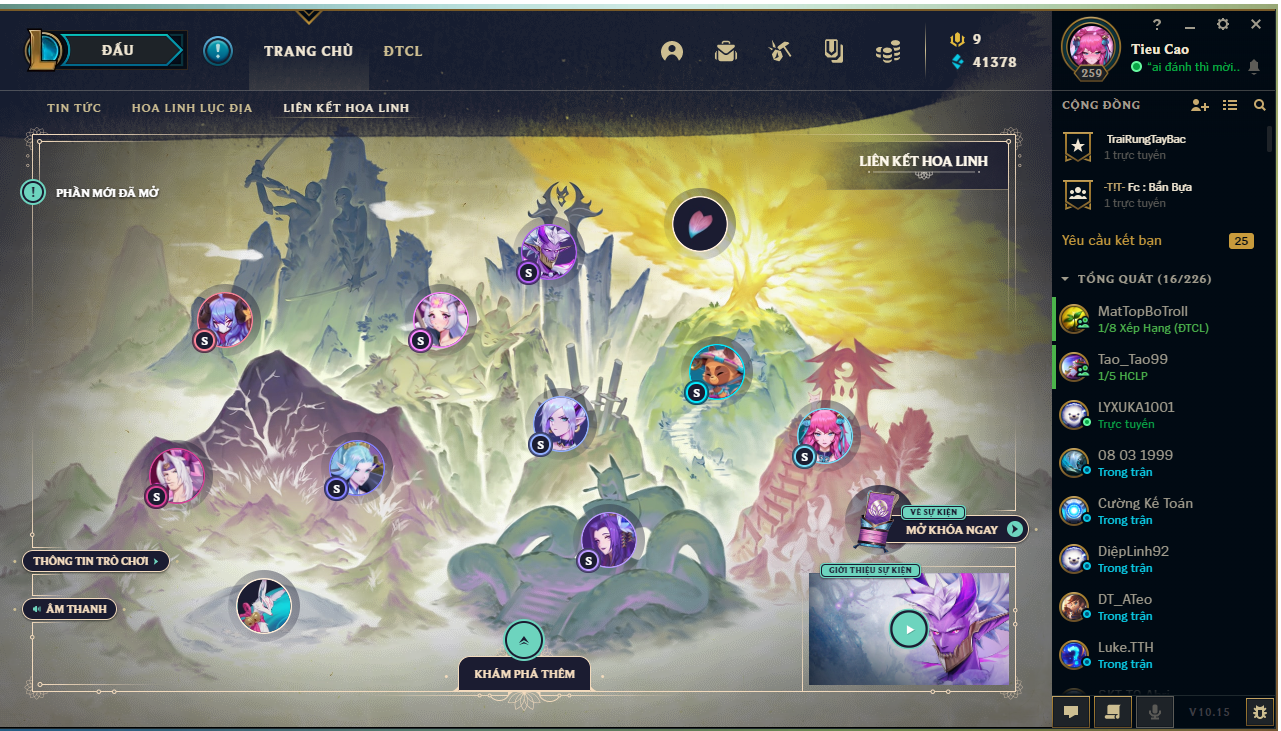The height and width of the screenshot is (731, 1281).
Task: Open Yêu cầu kết bạn friend requests
Action: tap(1112, 241)
